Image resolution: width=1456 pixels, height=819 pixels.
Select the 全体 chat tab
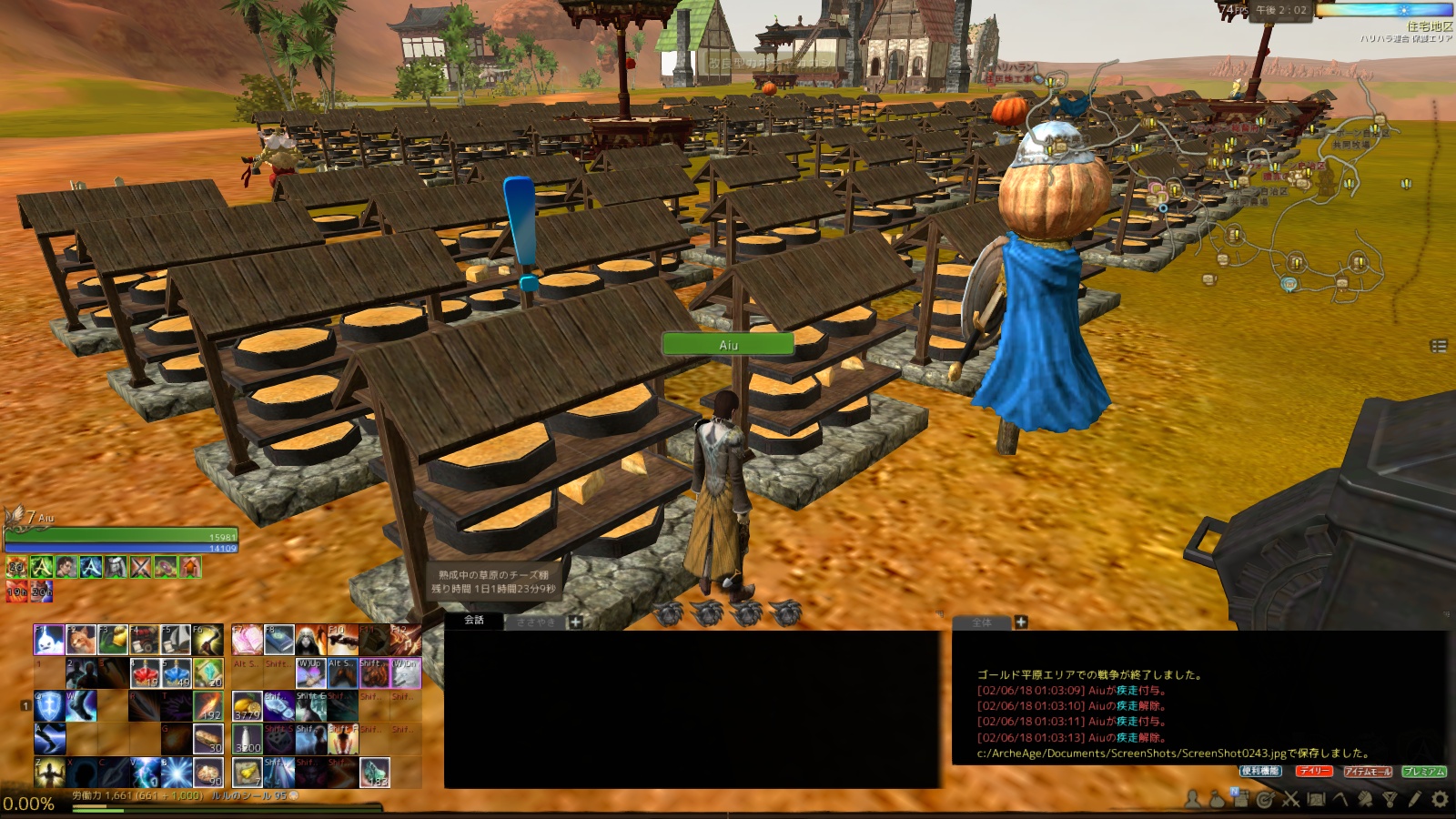click(981, 622)
